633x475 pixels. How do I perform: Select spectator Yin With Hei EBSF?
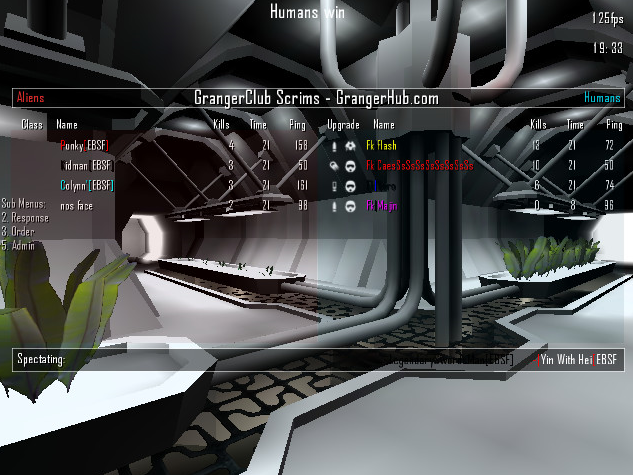579,359
